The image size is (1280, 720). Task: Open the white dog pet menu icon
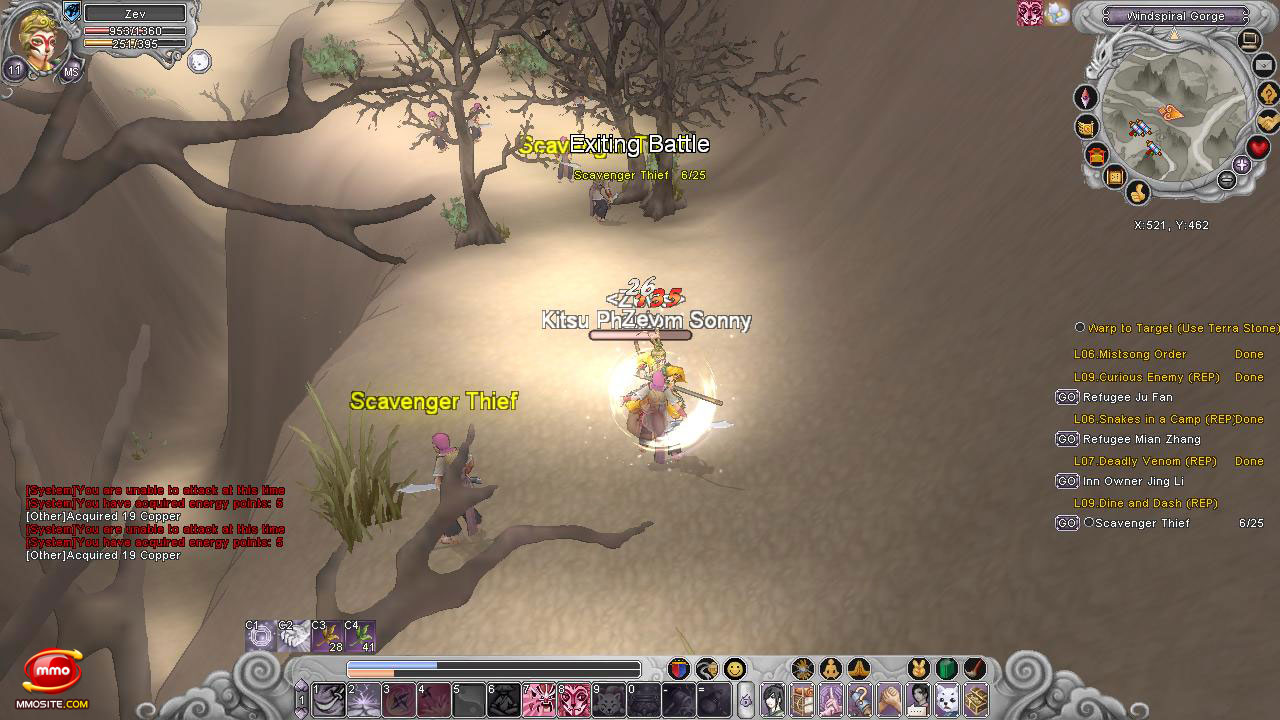click(x=946, y=699)
